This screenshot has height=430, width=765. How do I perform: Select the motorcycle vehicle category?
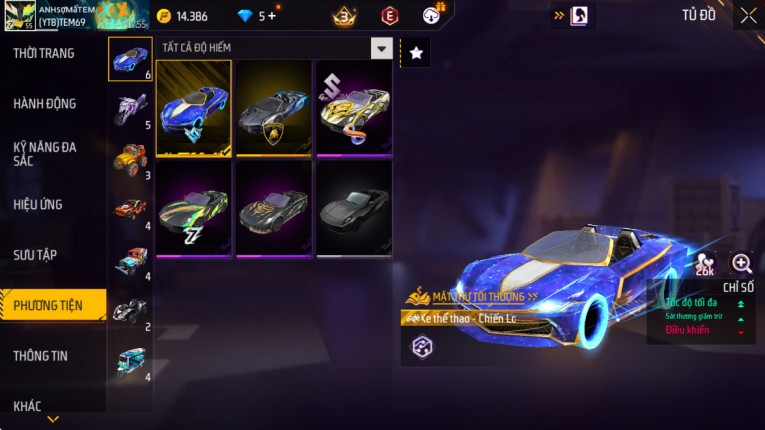pos(130,108)
